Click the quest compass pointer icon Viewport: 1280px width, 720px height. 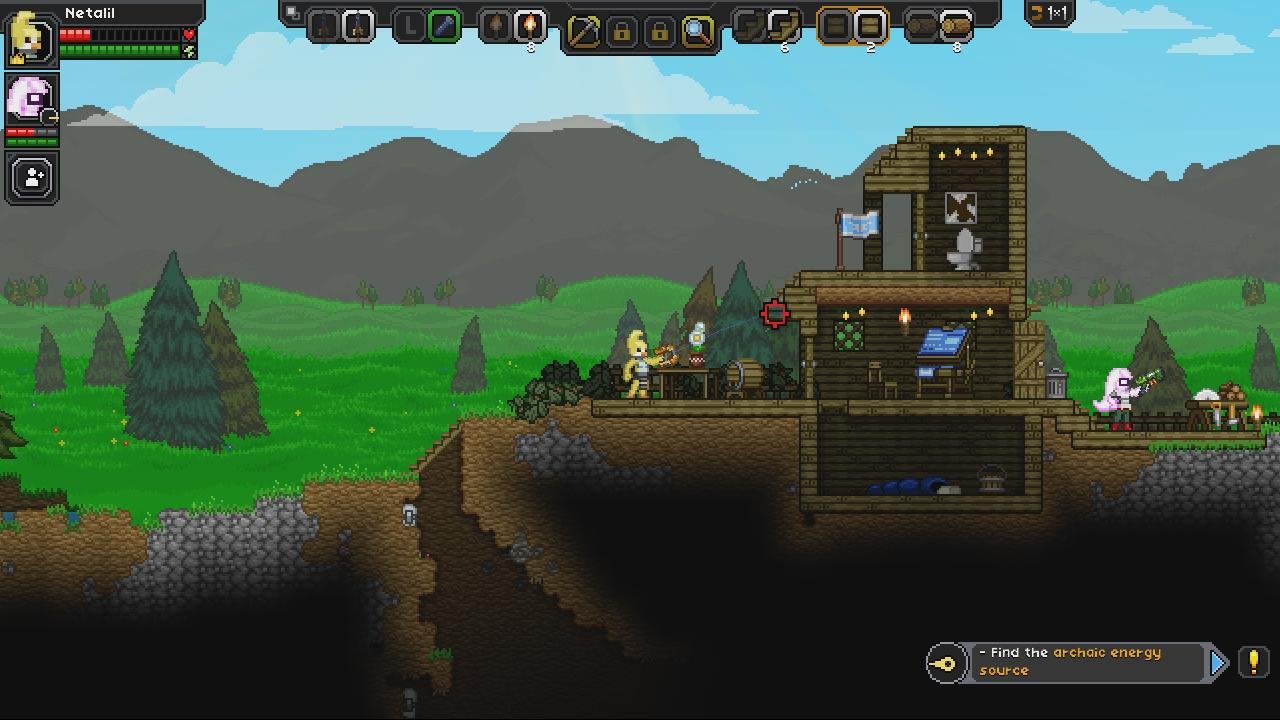[945, 663]
